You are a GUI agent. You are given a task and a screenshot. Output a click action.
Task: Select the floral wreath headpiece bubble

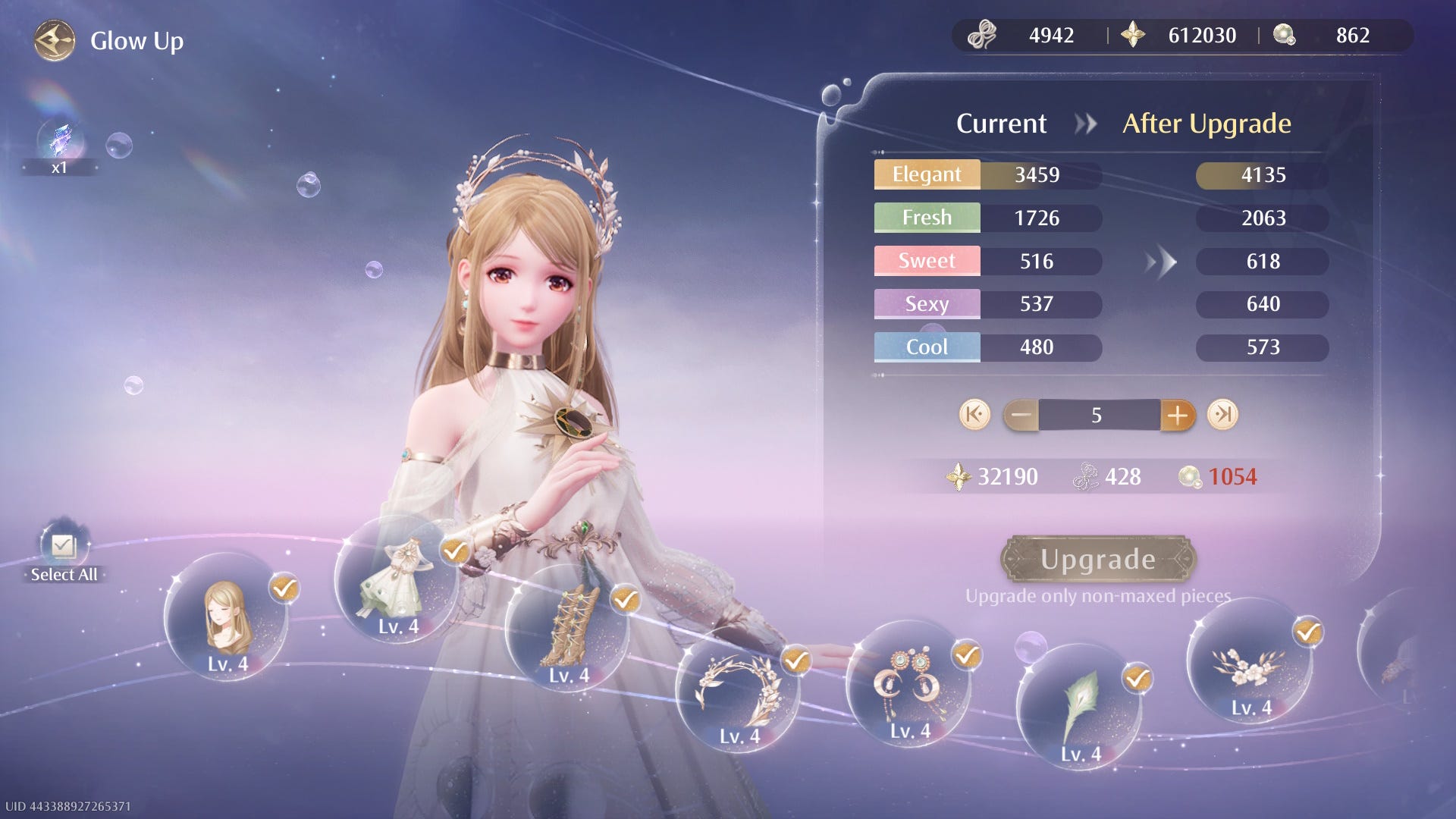tap(738, 689)
